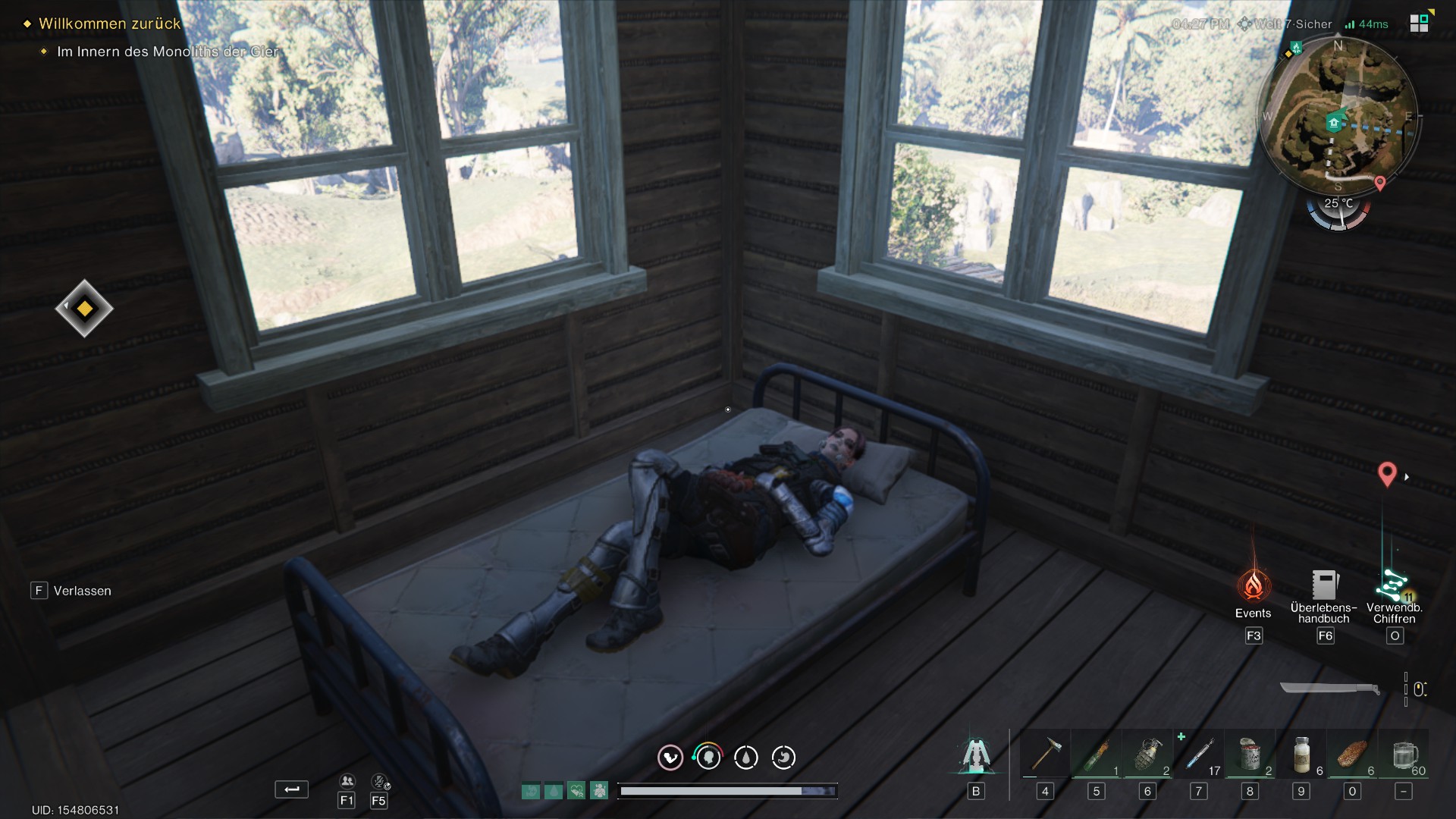Click the red map pin marker
Image resolution: width=1456 pixels, height=819 pixels.
click(1386, 474)
